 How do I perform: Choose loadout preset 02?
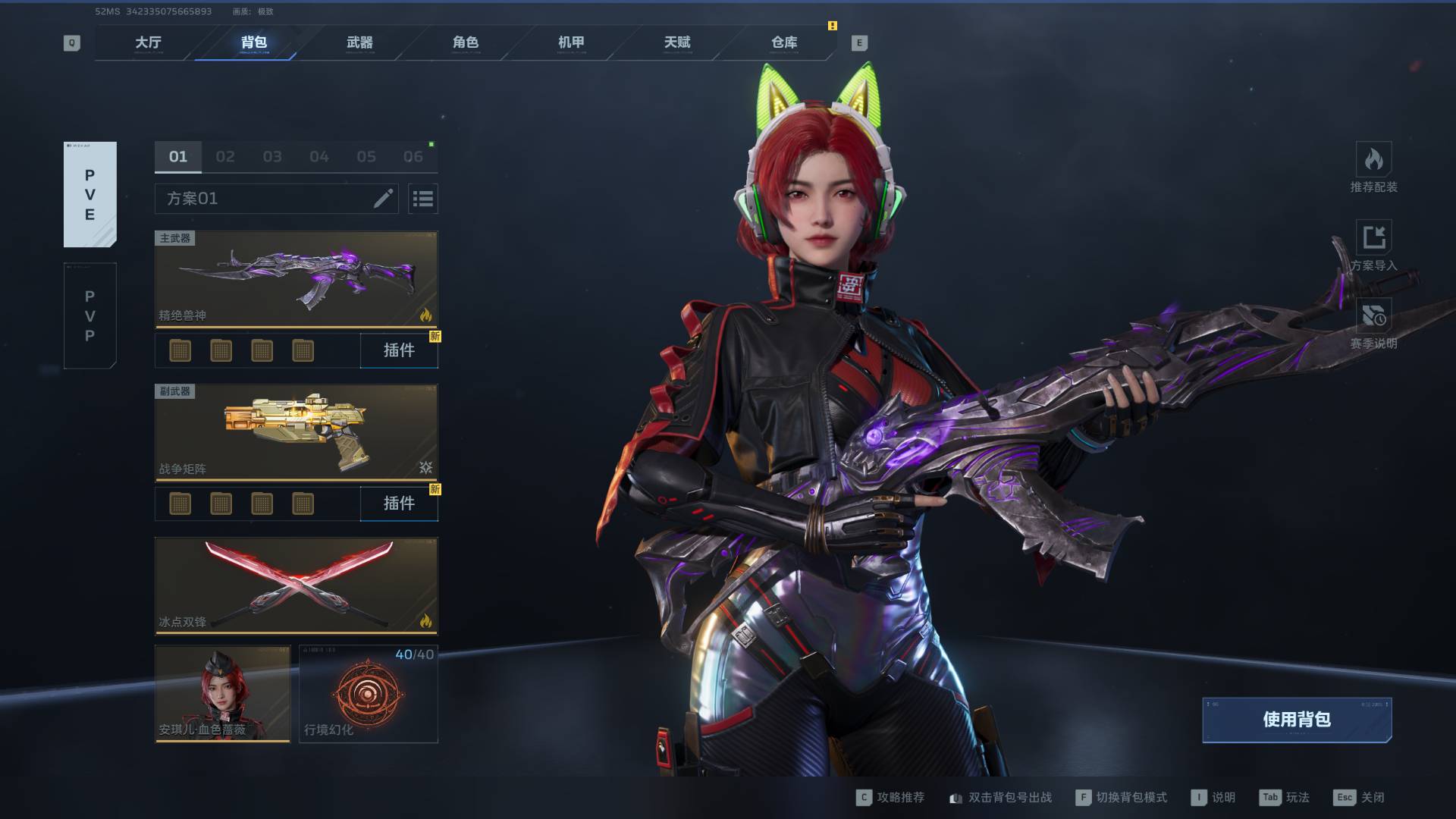coord(225,157)
